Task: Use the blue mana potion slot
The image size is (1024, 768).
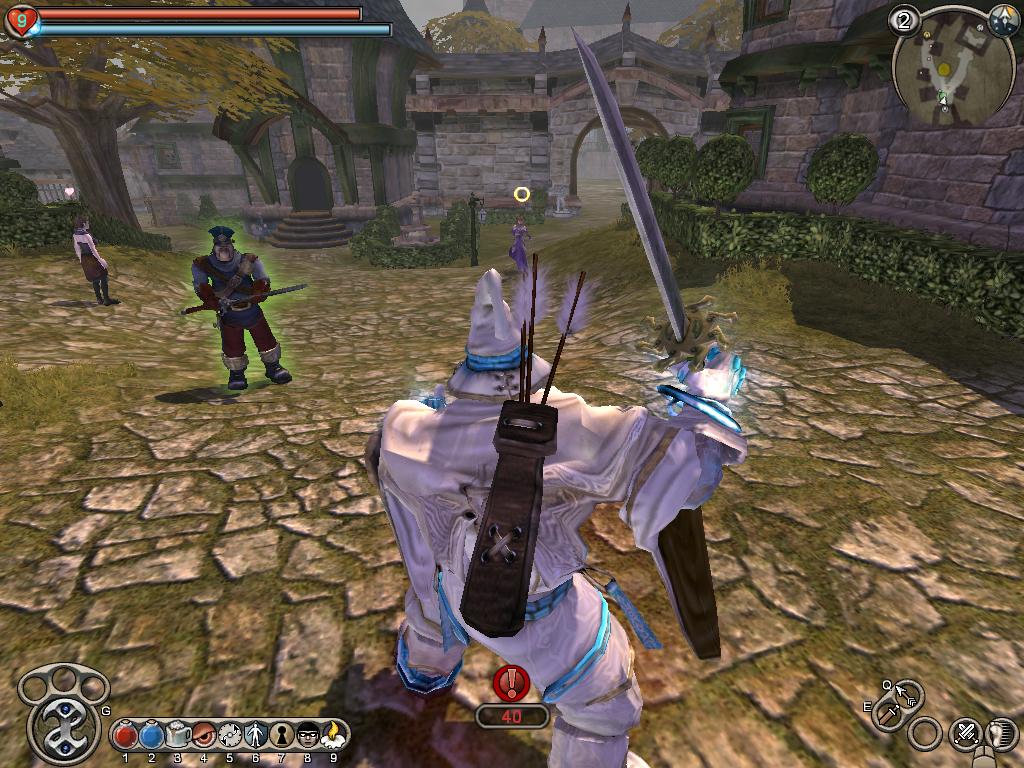Action: pyautogui.click(x=151, y=735)
